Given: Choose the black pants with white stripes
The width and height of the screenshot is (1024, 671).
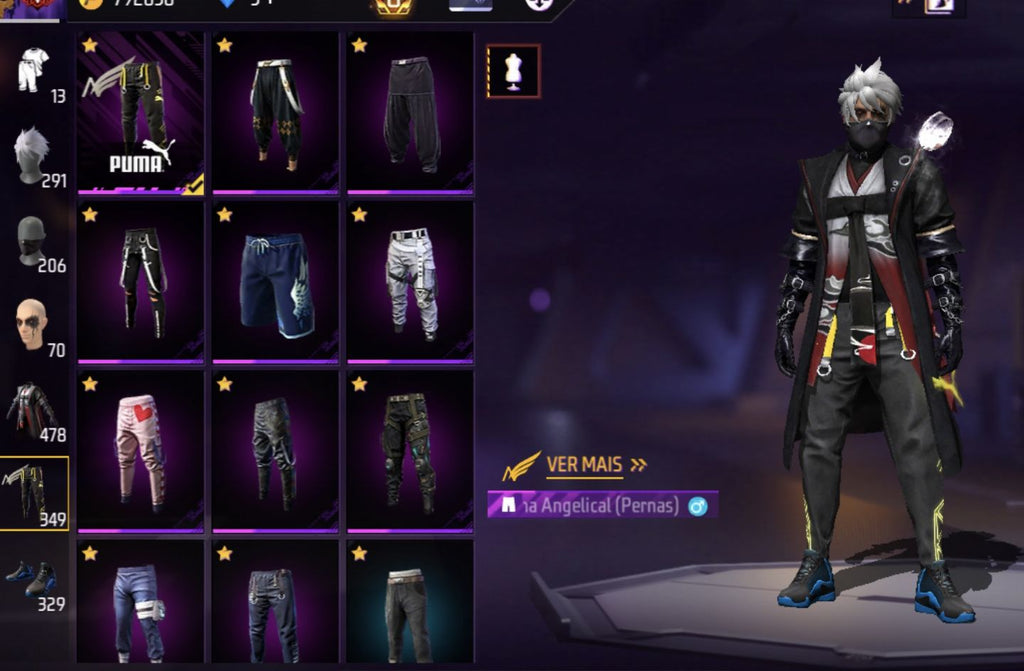Looking at the screenshot, I should tap(141, 282).
